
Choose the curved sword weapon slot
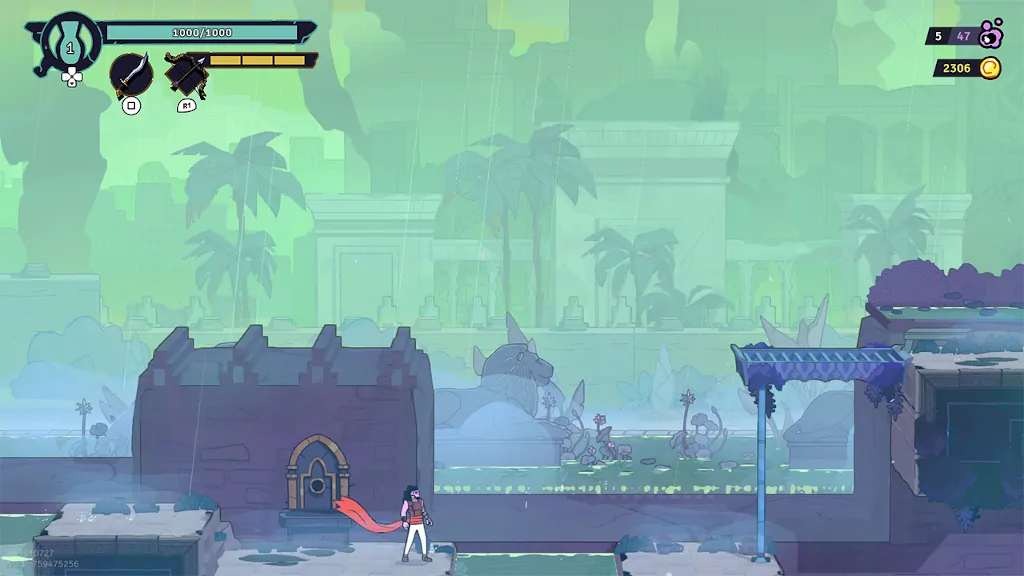(131, 75)
